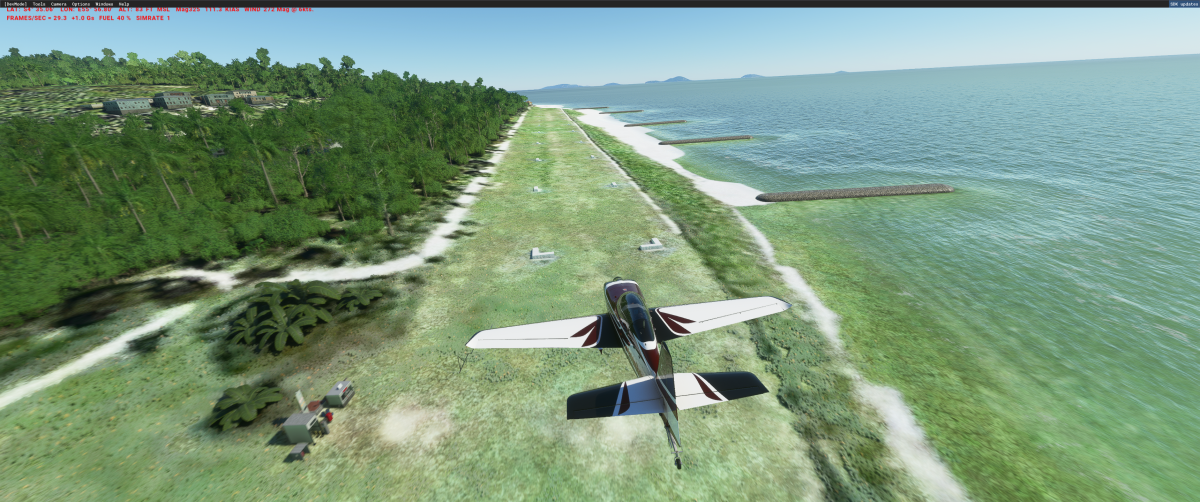Image resolution: width=1200 pixels, height=502 pixels.
Task: Open the DevMode menu
Action: [16, 4]
